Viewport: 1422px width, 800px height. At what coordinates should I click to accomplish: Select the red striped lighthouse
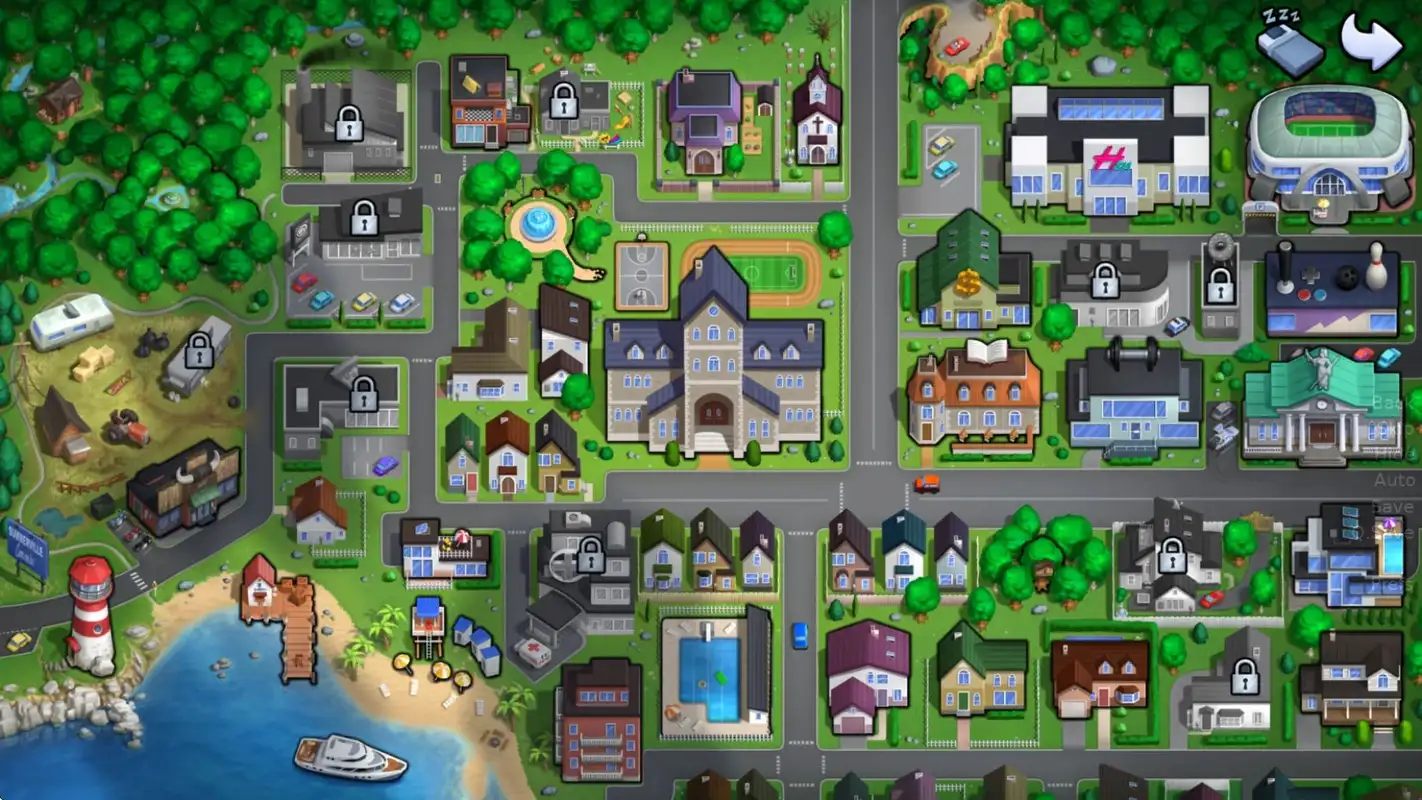(91, 614)
